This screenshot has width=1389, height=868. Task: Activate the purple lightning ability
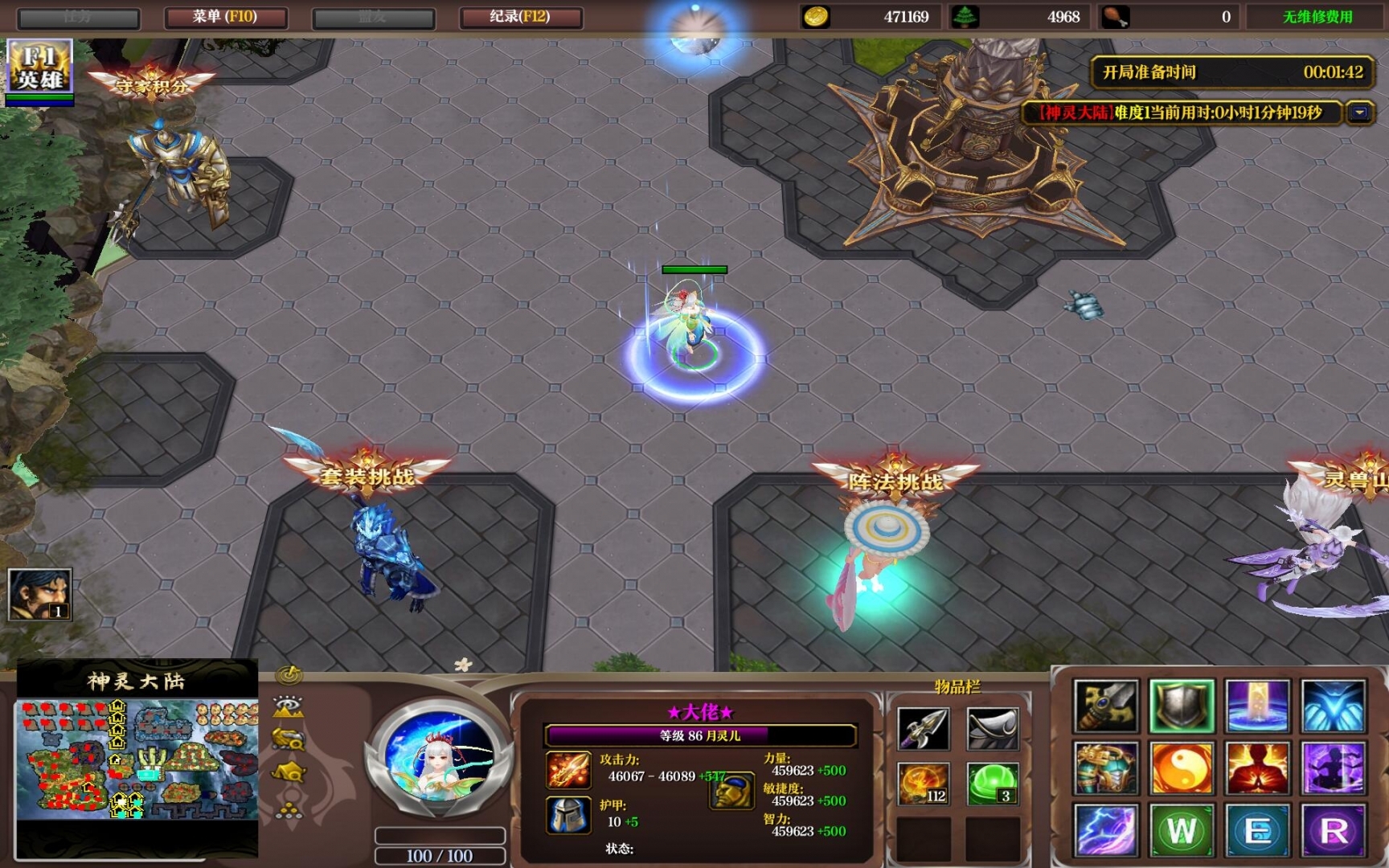point(1106,830)
